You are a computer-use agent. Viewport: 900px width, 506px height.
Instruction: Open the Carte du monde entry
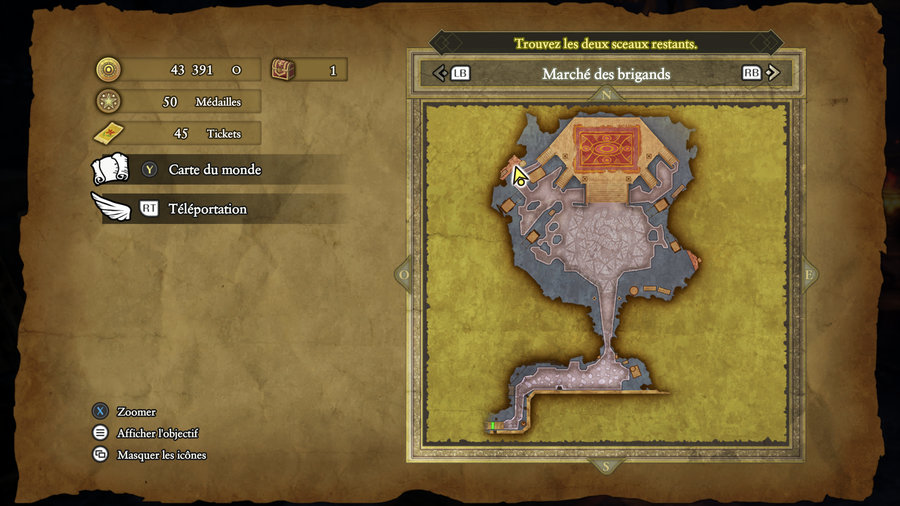(x=214, y=170)
